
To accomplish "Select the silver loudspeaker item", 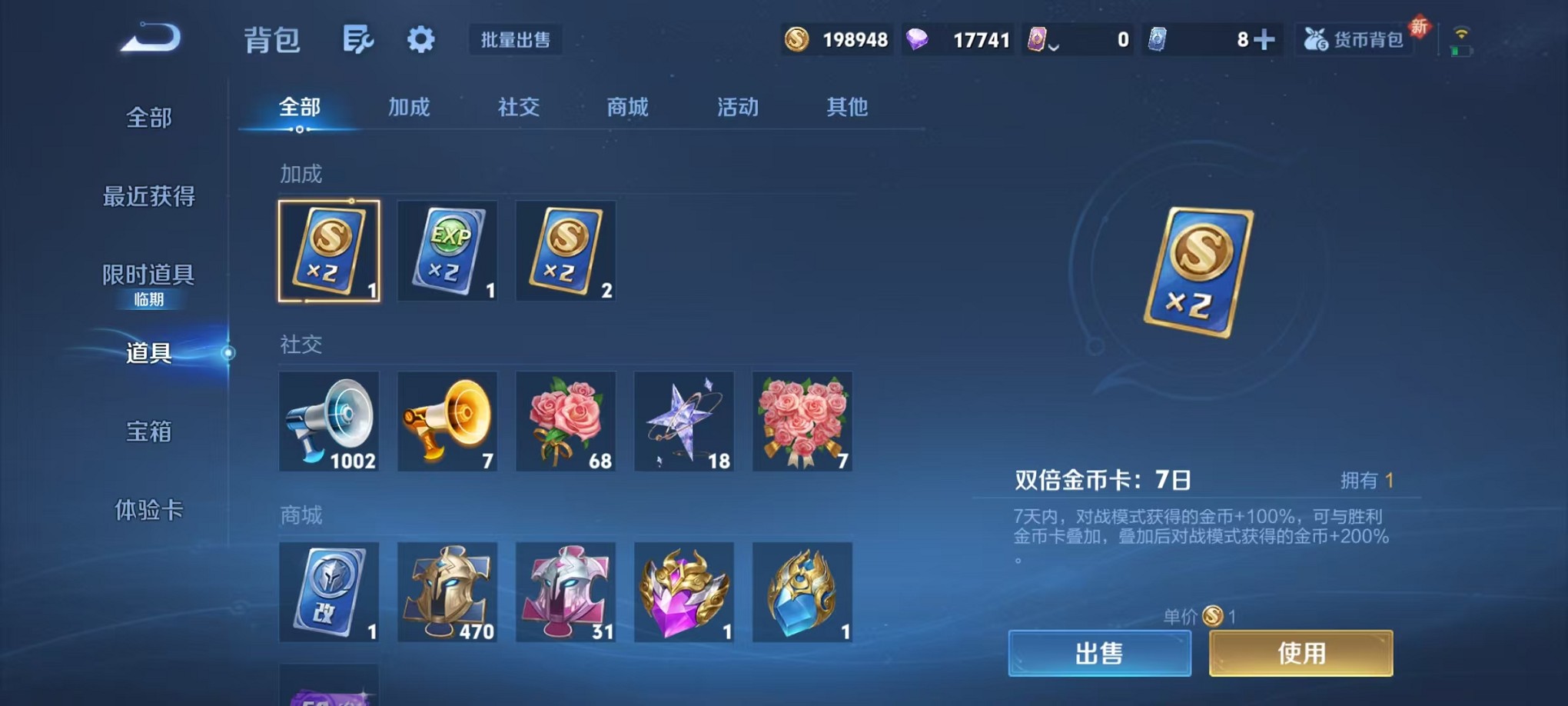I will pyautogui.click(x=328, y=421).
